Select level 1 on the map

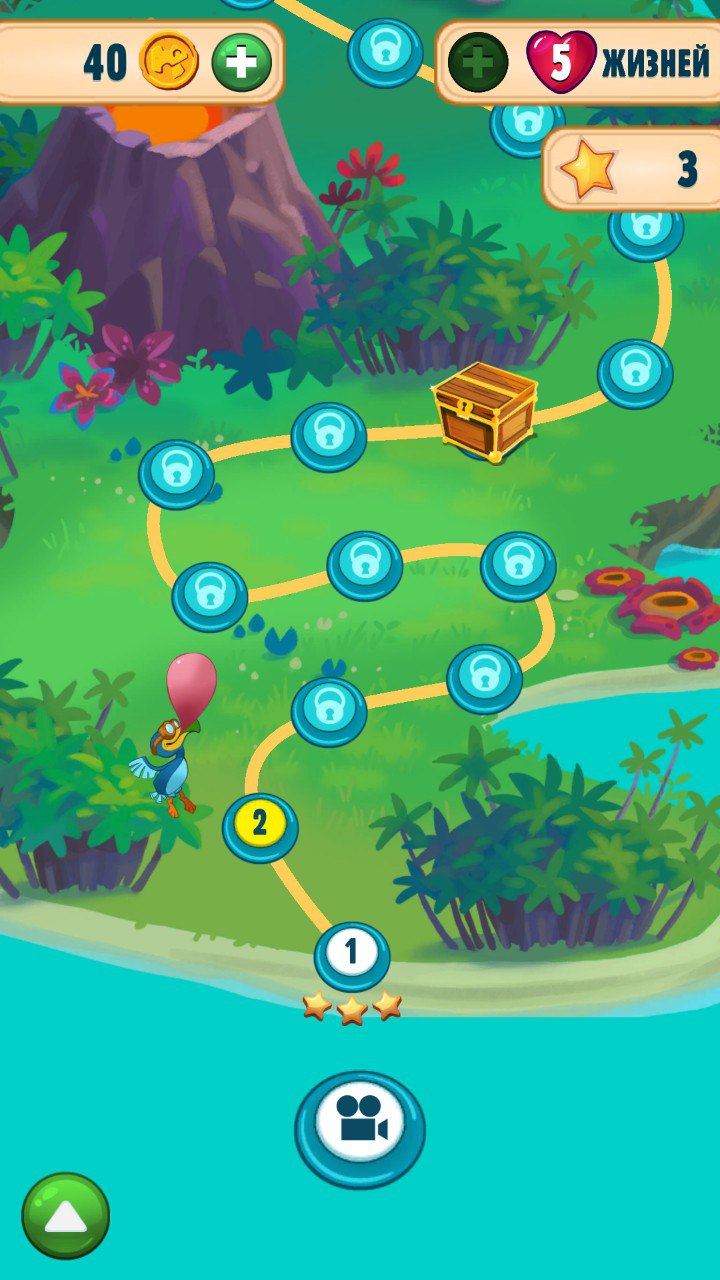tap(352, 954)
